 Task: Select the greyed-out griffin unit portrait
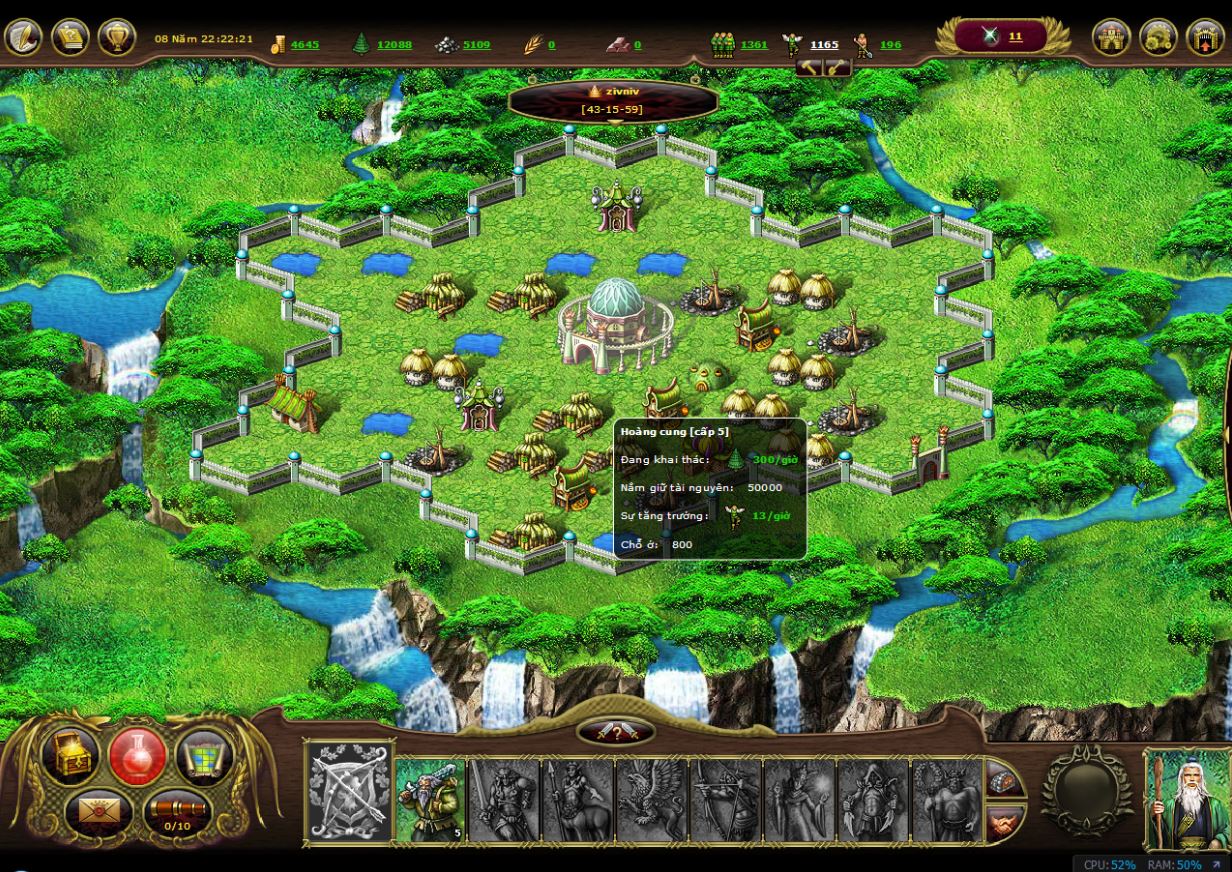651,799
